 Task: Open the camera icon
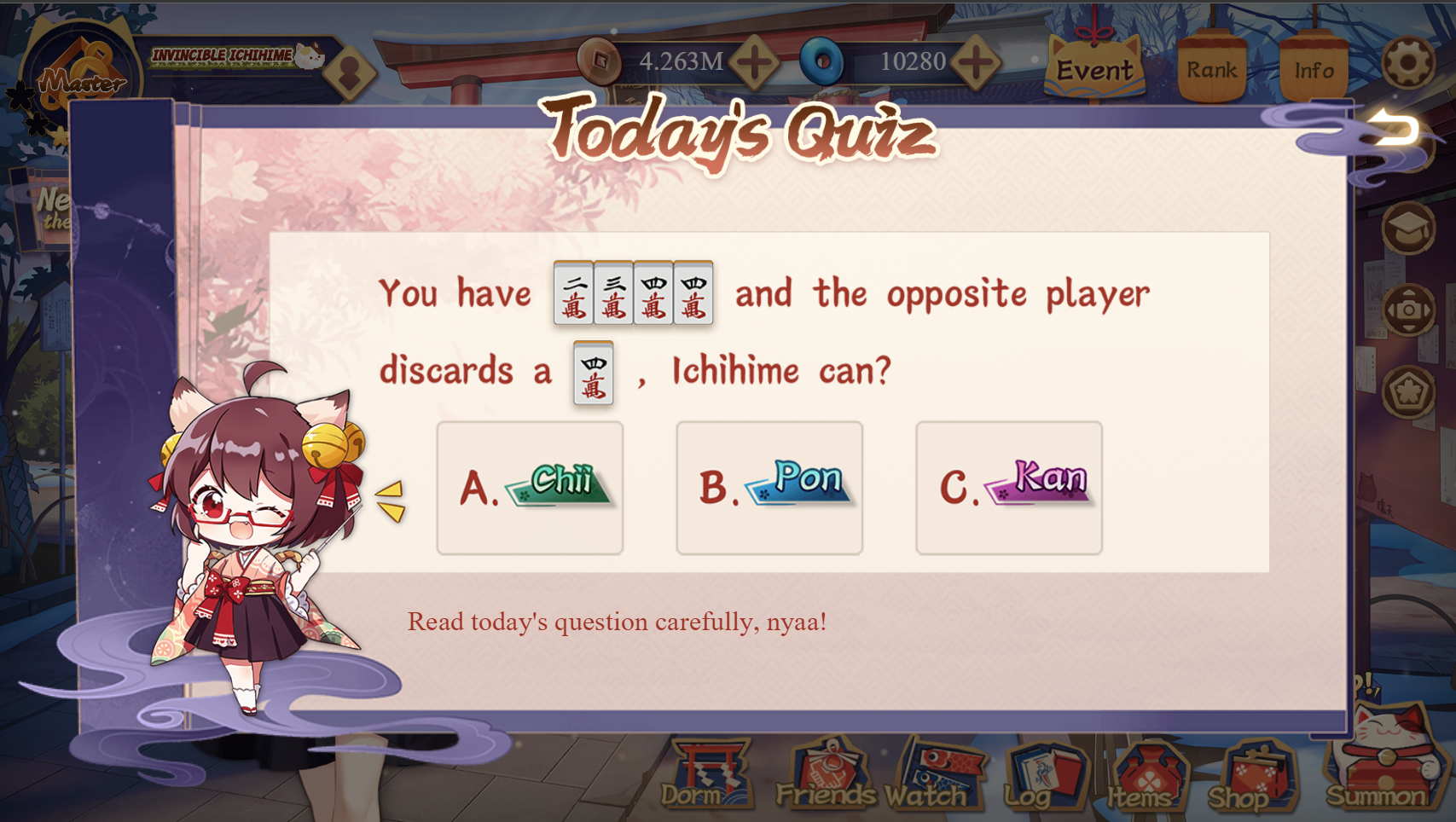click(1408, 310)
